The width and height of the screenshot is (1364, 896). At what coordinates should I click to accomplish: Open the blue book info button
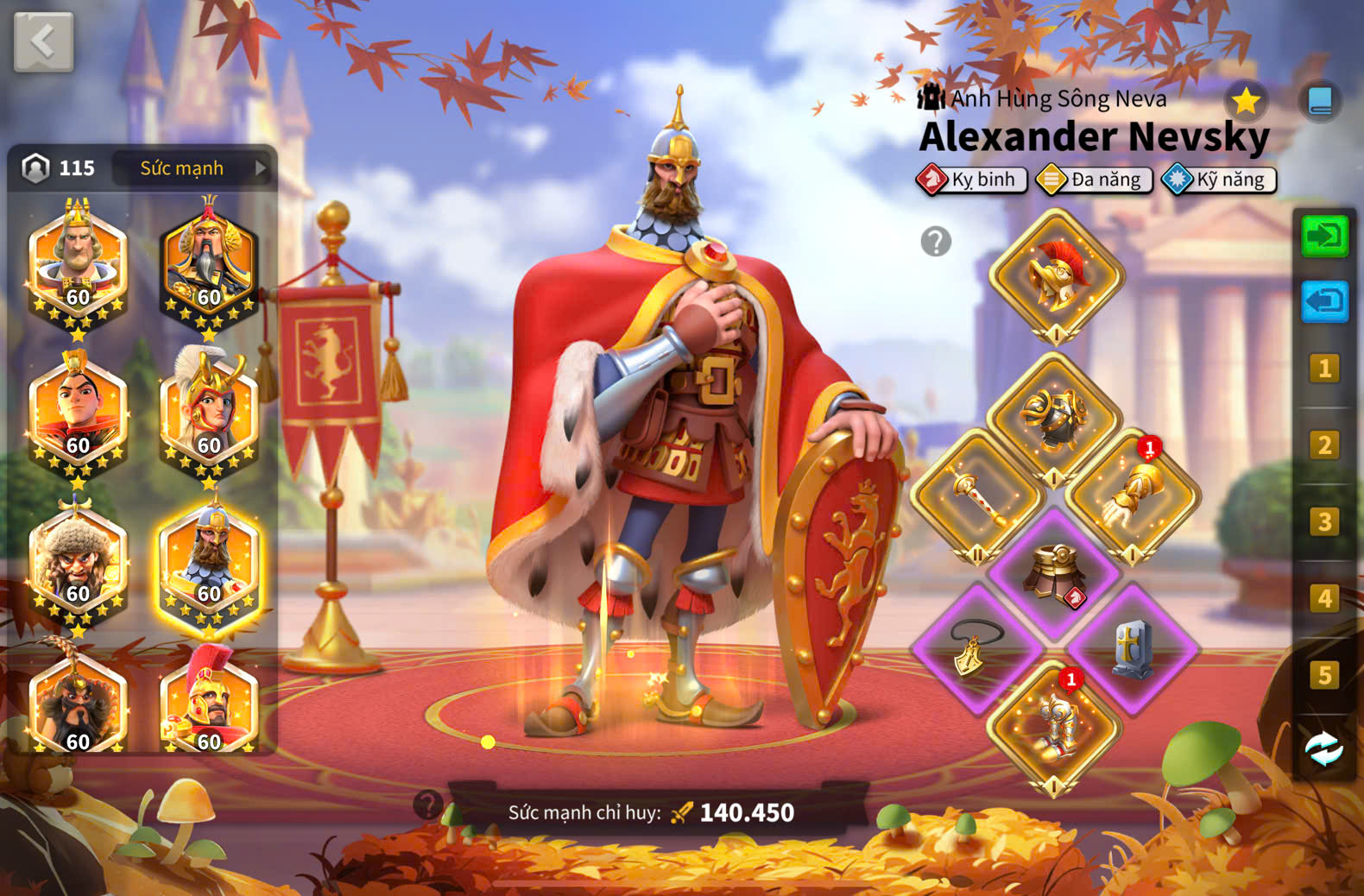tap(1320, 102)
